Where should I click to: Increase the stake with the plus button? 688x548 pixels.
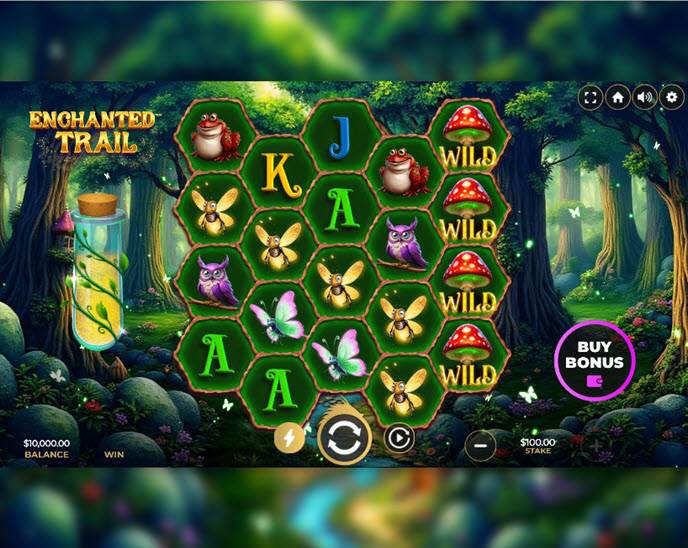595,445
